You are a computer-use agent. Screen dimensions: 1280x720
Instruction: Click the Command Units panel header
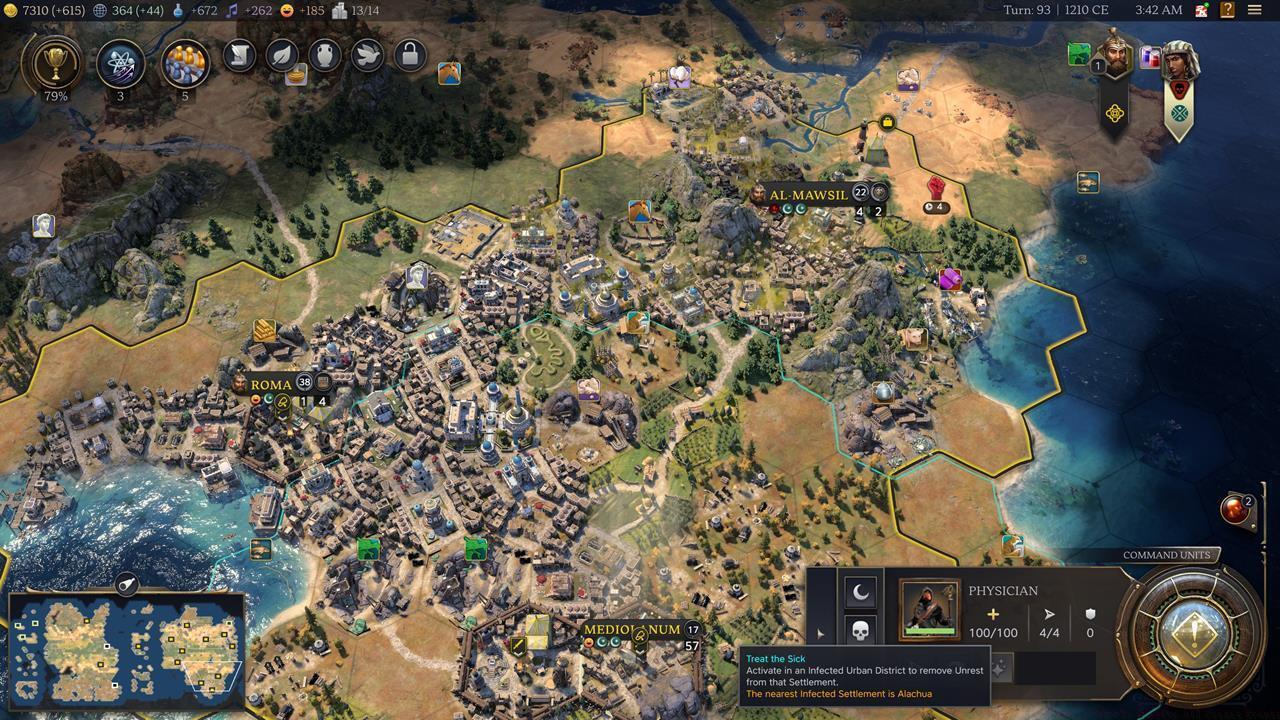point(1166,554)
